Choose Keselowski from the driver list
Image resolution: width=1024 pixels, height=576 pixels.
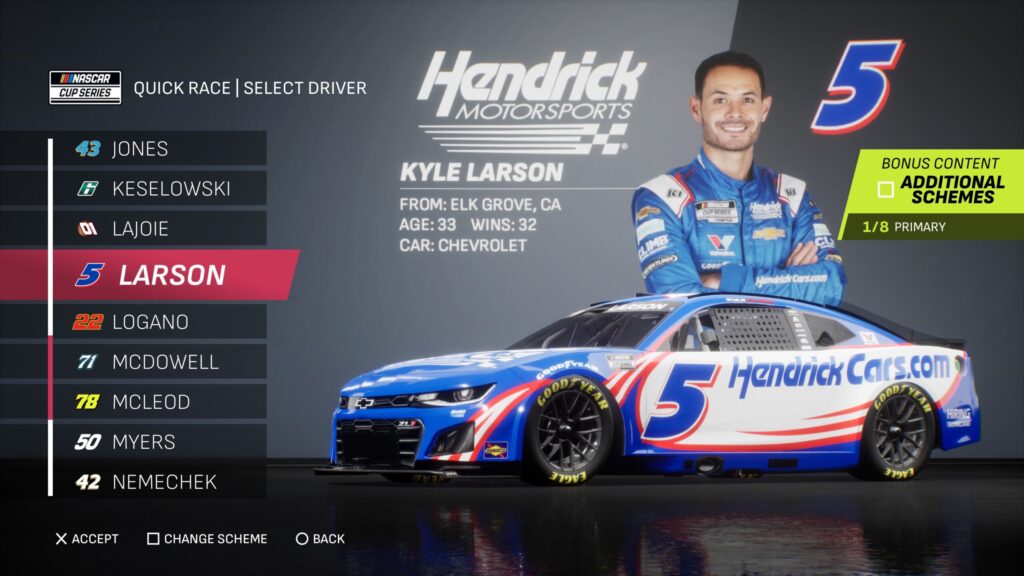(x=158, y=188)
